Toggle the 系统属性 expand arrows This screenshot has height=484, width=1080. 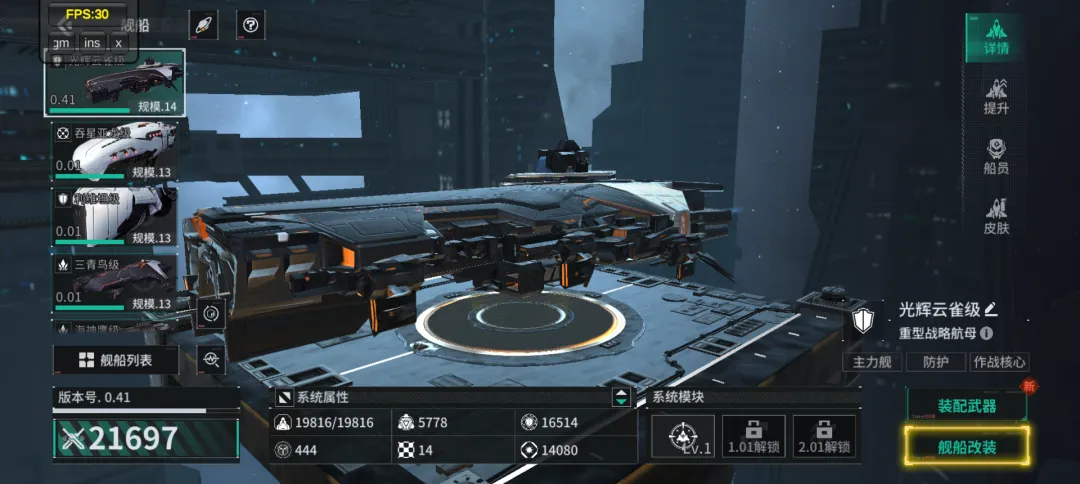pos(622,397)
